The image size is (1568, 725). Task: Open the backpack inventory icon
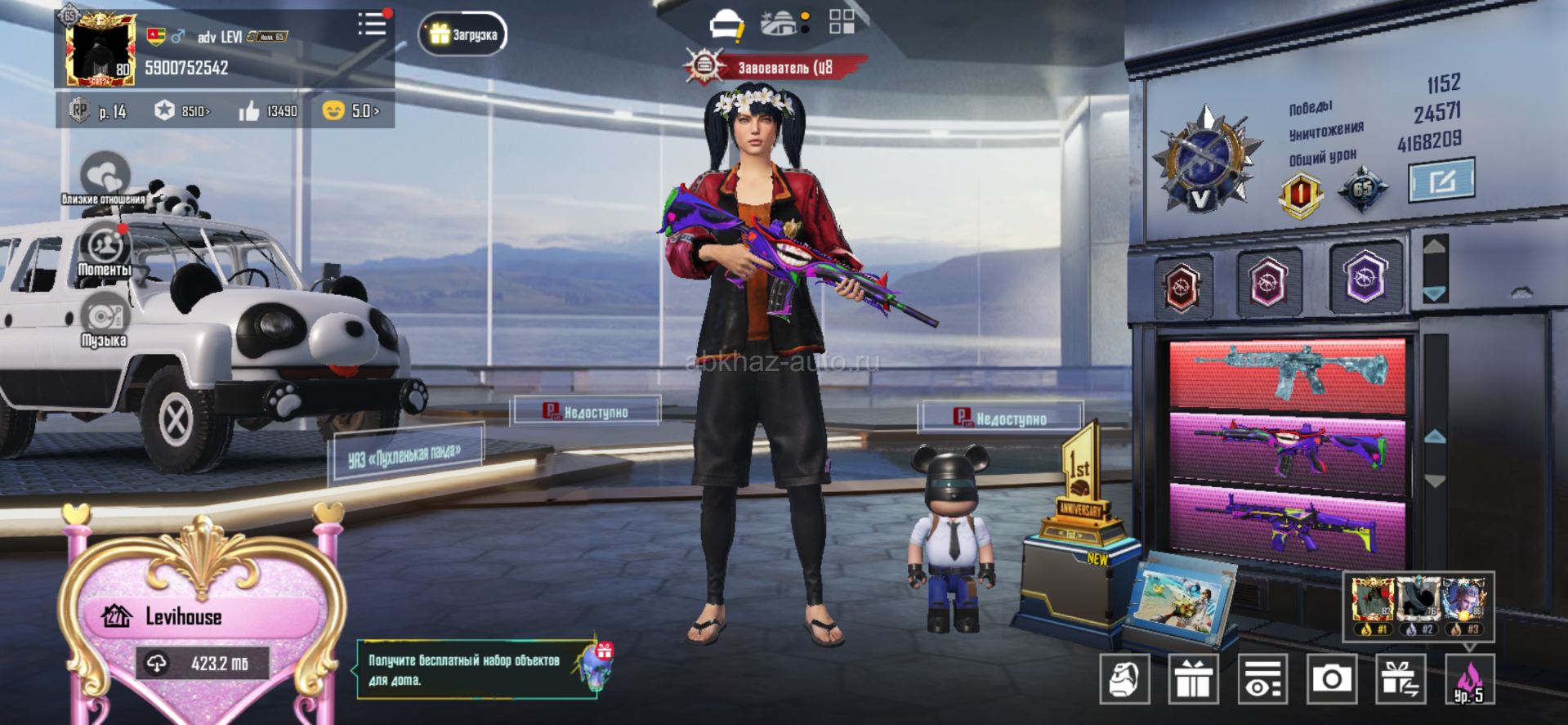[x=1124, y=679]
